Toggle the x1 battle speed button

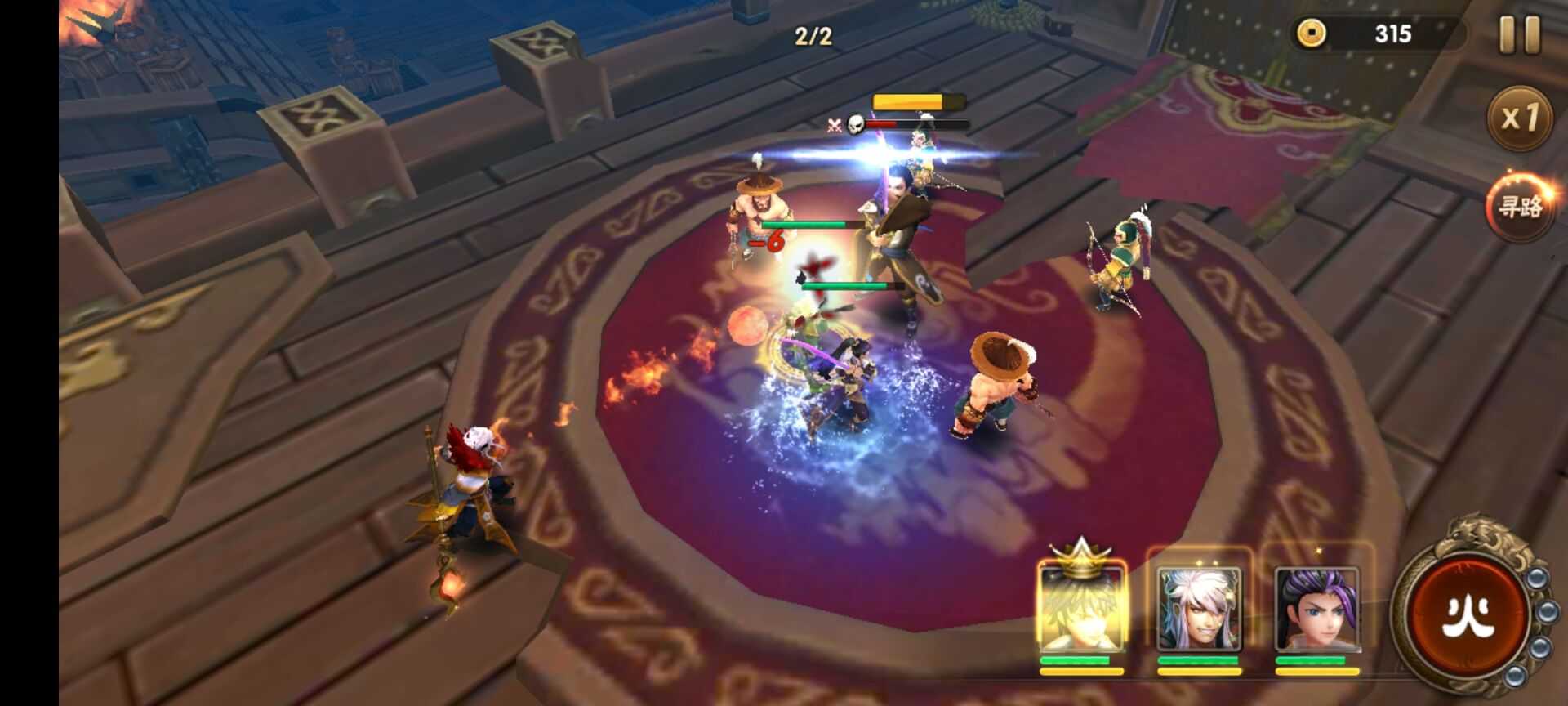(x=1519, y=118)
